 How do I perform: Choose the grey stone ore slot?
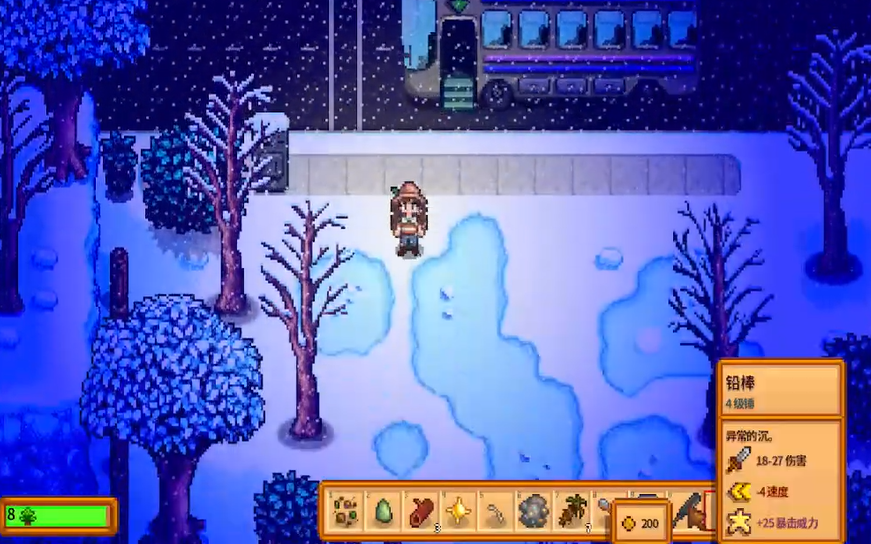coord(532,511)
